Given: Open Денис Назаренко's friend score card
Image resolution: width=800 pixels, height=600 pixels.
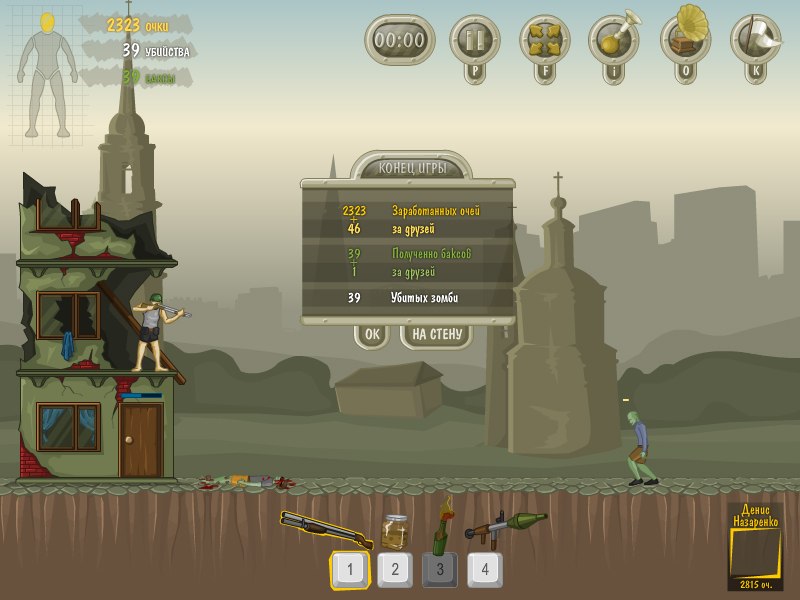Looking at the screenshot, I should (754, 546).
